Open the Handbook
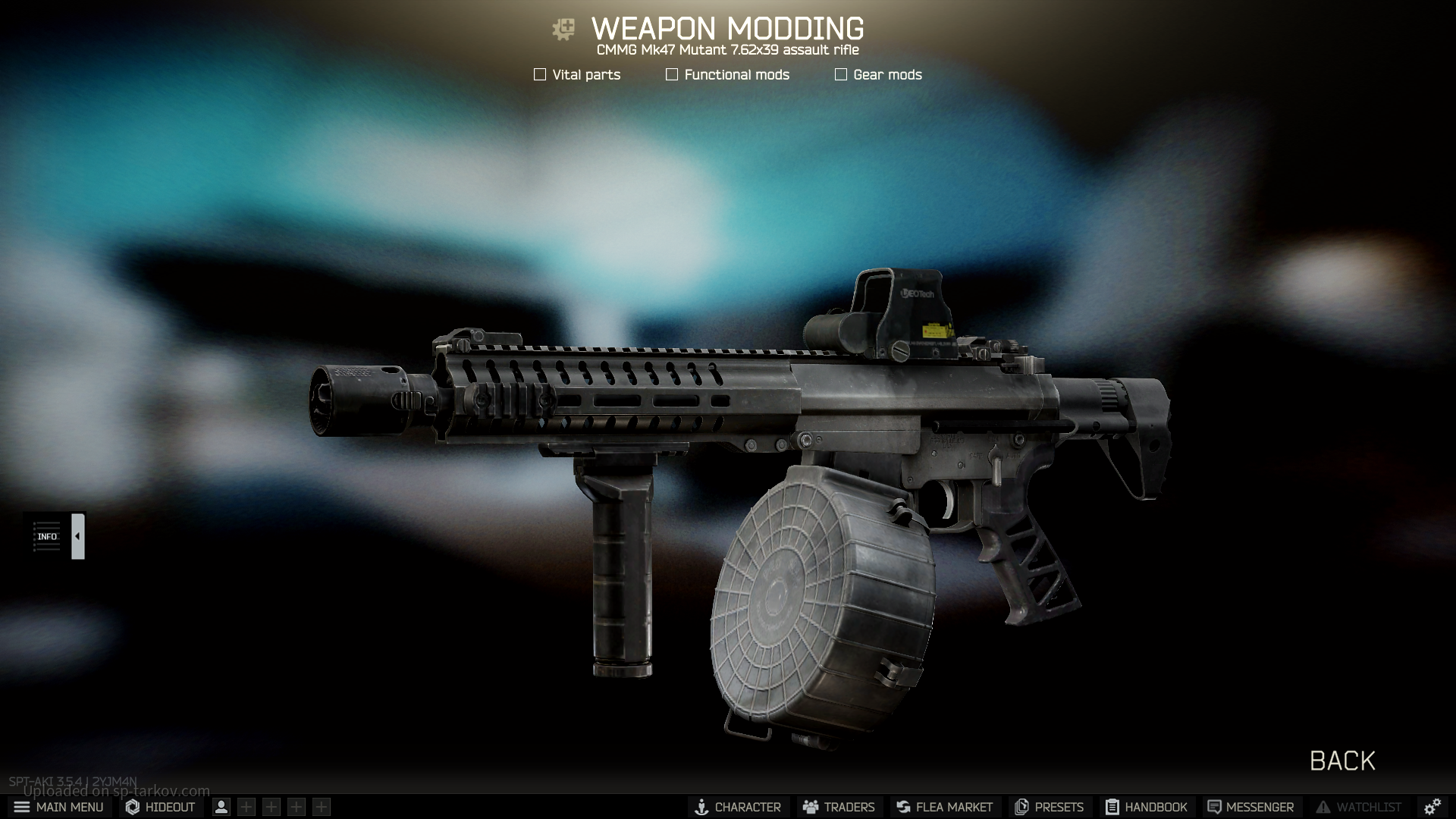 1146,807
